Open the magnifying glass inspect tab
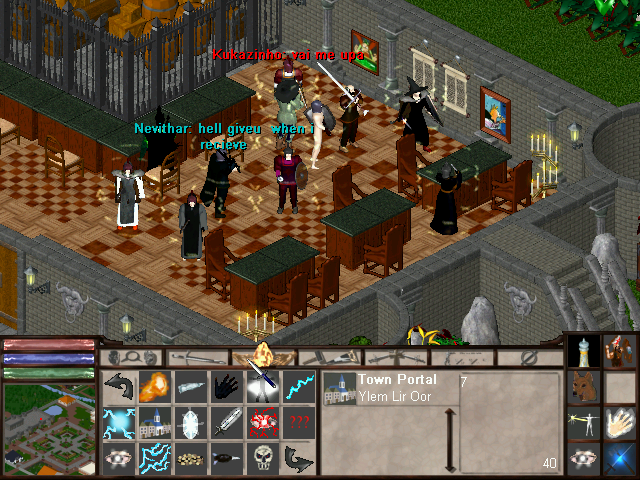The height and width of the screenshot is (480, 640). [130, 356]
